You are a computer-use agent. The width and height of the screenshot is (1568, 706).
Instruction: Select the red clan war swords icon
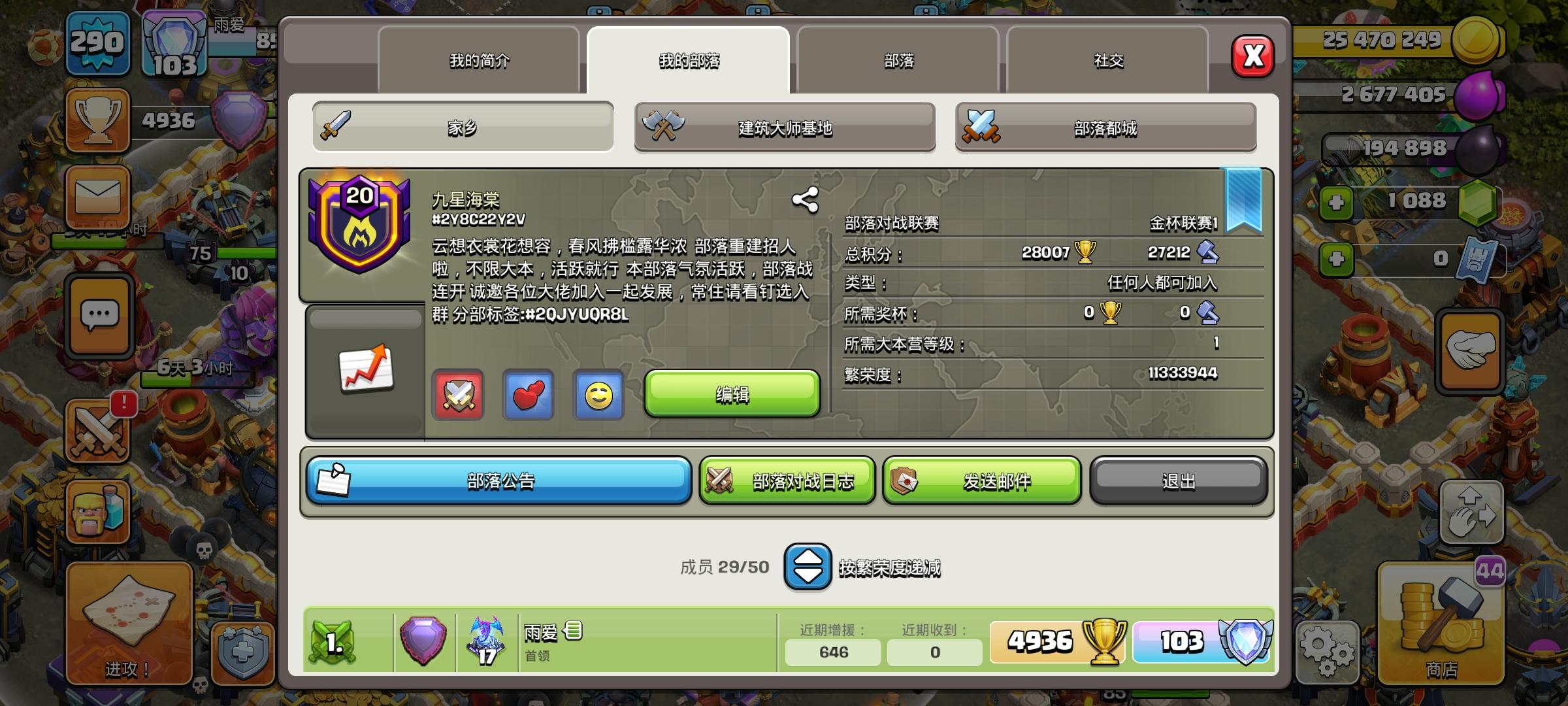click(x=459, y=395)
